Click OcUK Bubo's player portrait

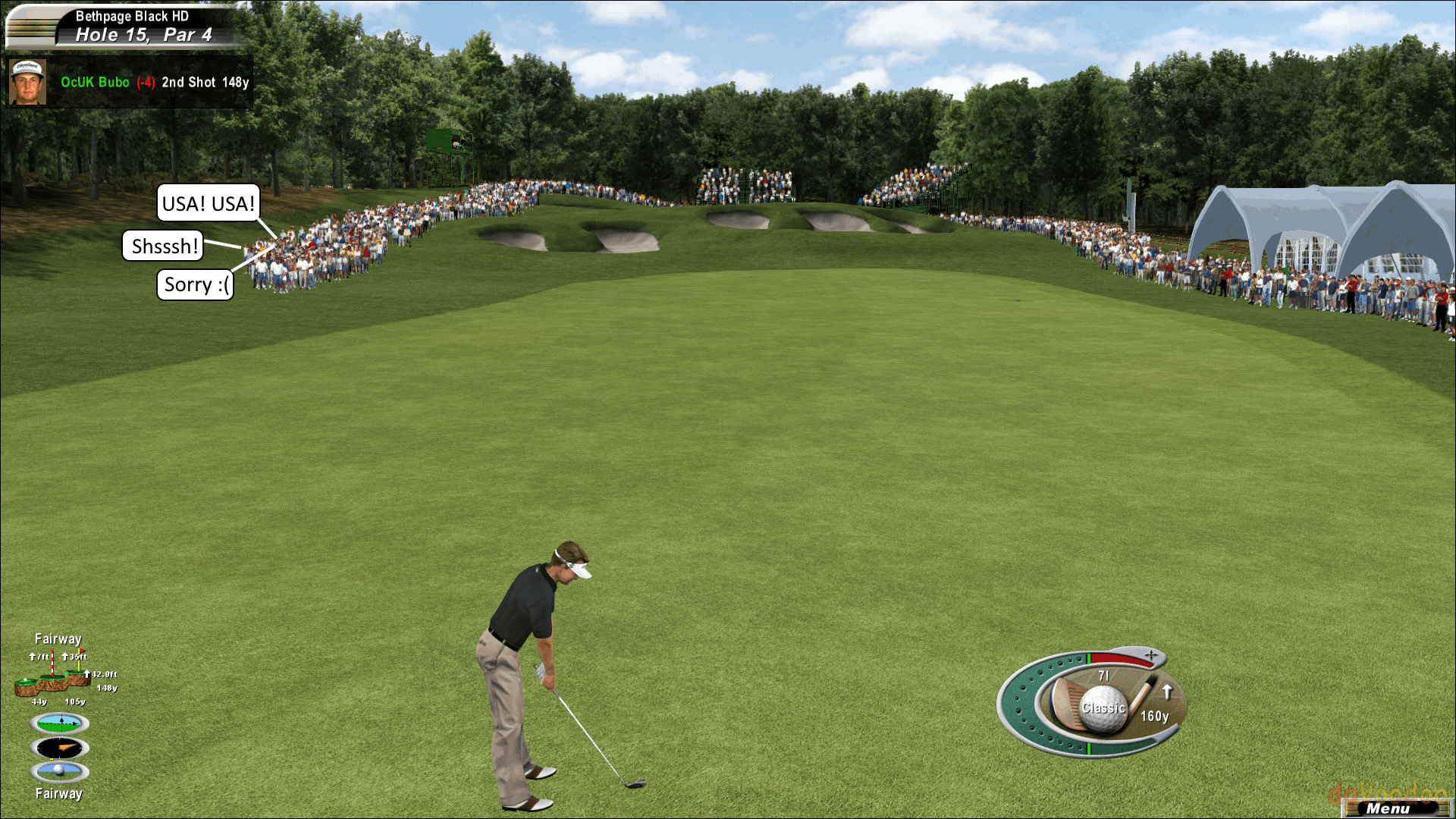[27, 82]
